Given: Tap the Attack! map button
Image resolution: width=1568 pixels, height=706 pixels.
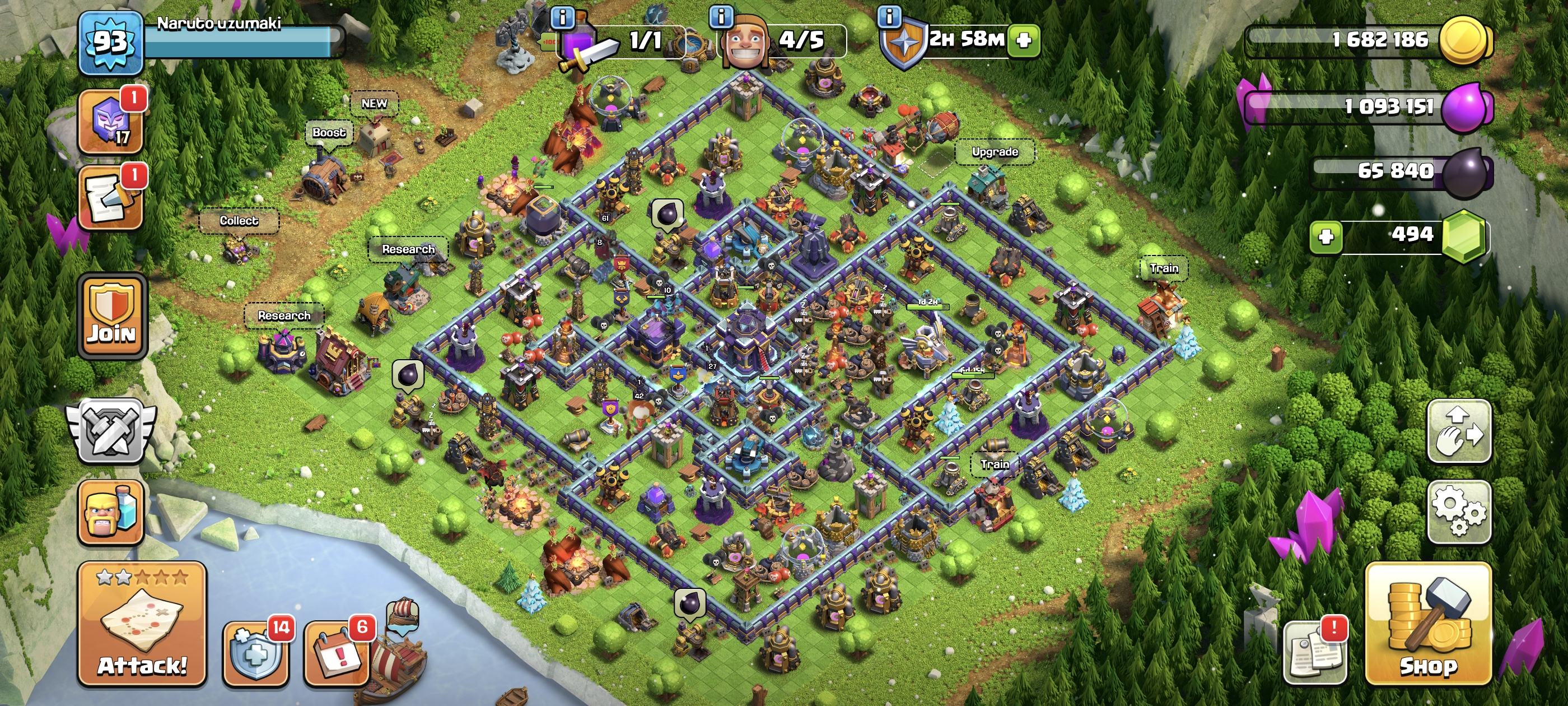Looking at the screenshot, I should [x=142, y=624].
